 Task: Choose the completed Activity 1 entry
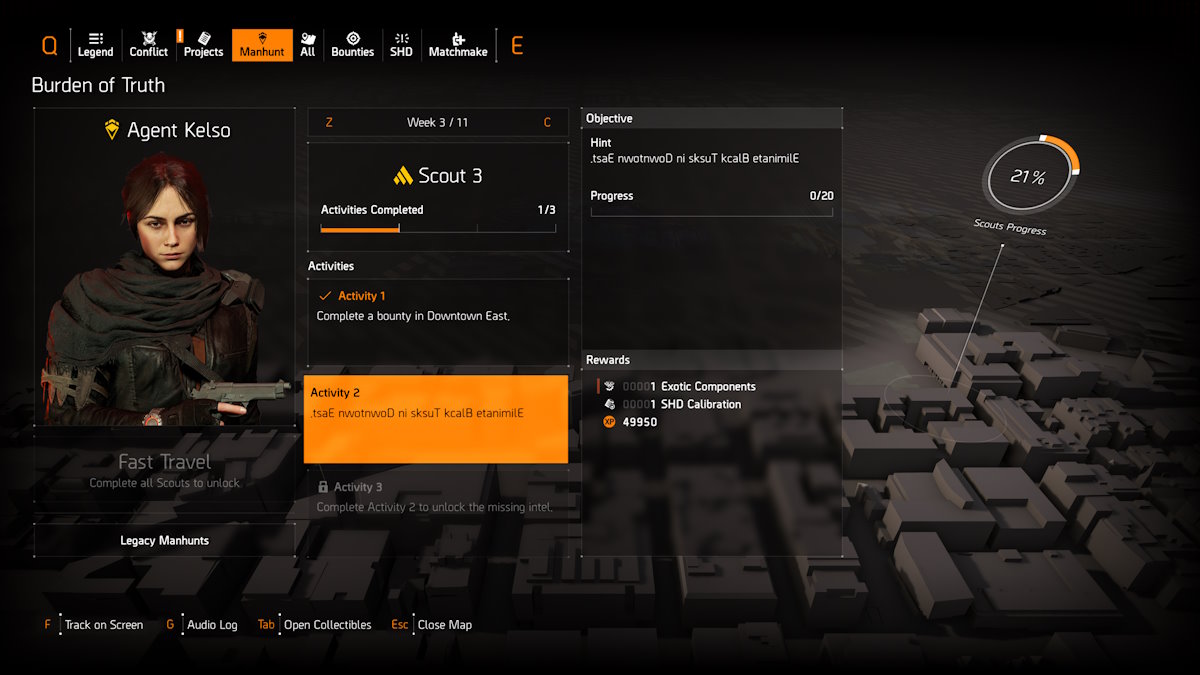[436, 322]
